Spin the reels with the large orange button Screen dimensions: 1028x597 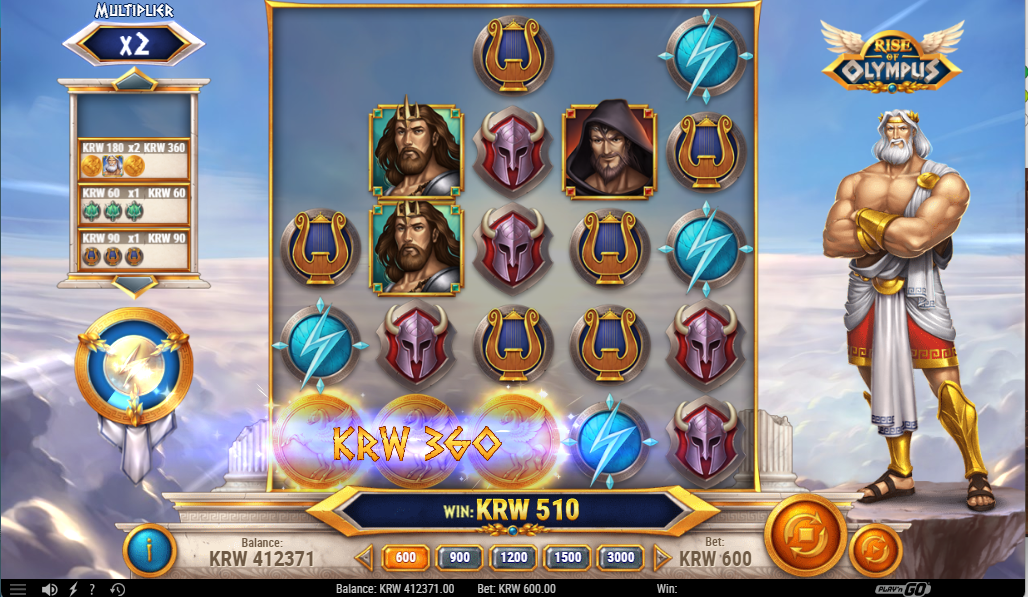coord(805,535)
